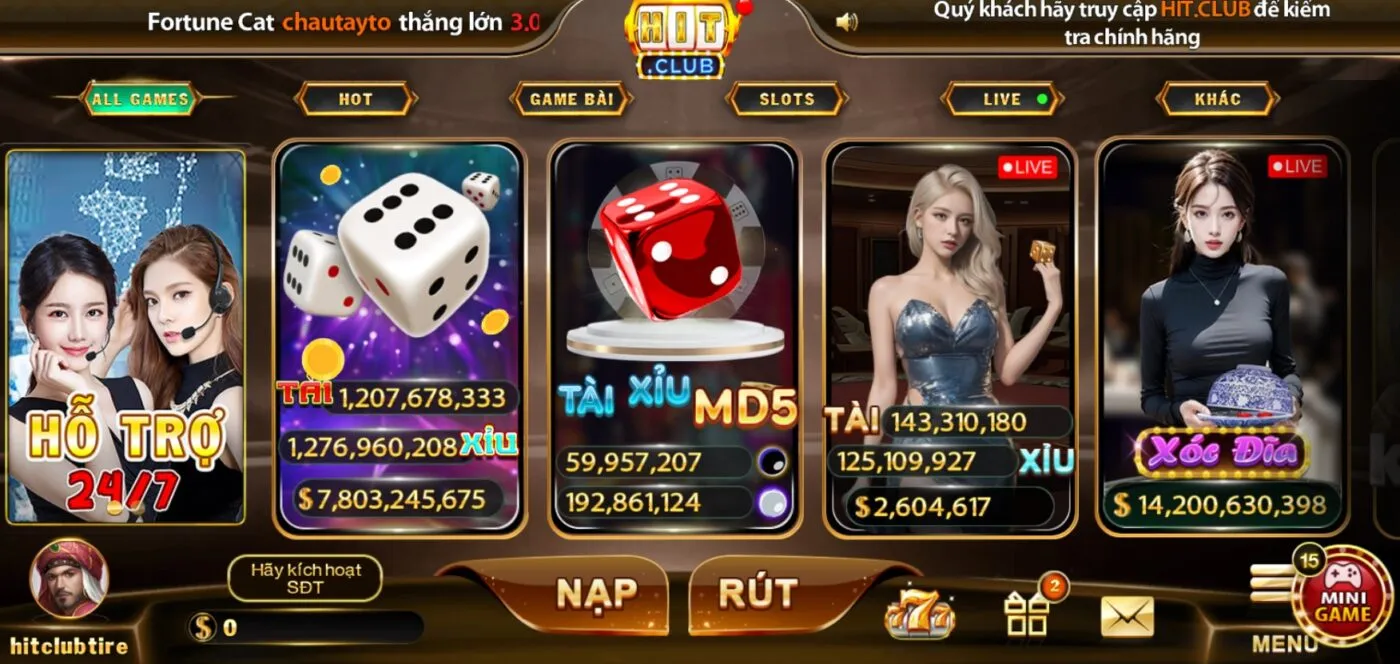Open the Tài Xỉu MD5 red dice game

[674, 337]
